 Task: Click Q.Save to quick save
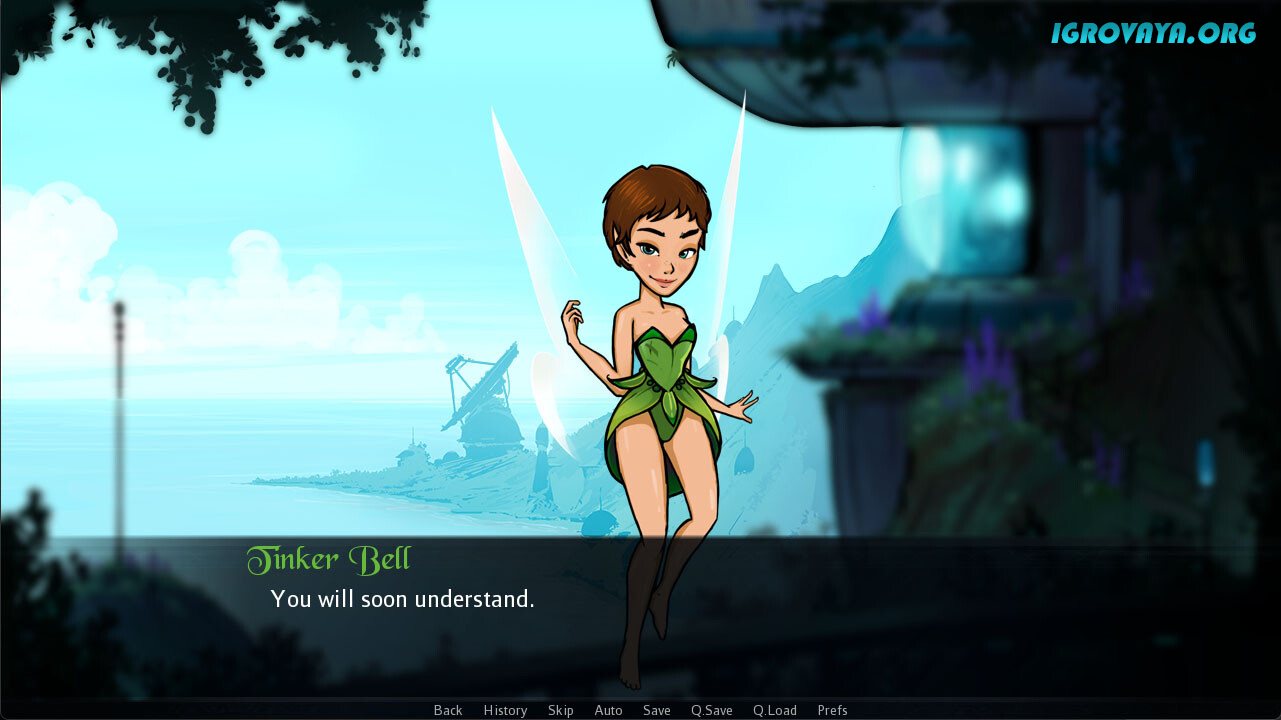point(712,710)
